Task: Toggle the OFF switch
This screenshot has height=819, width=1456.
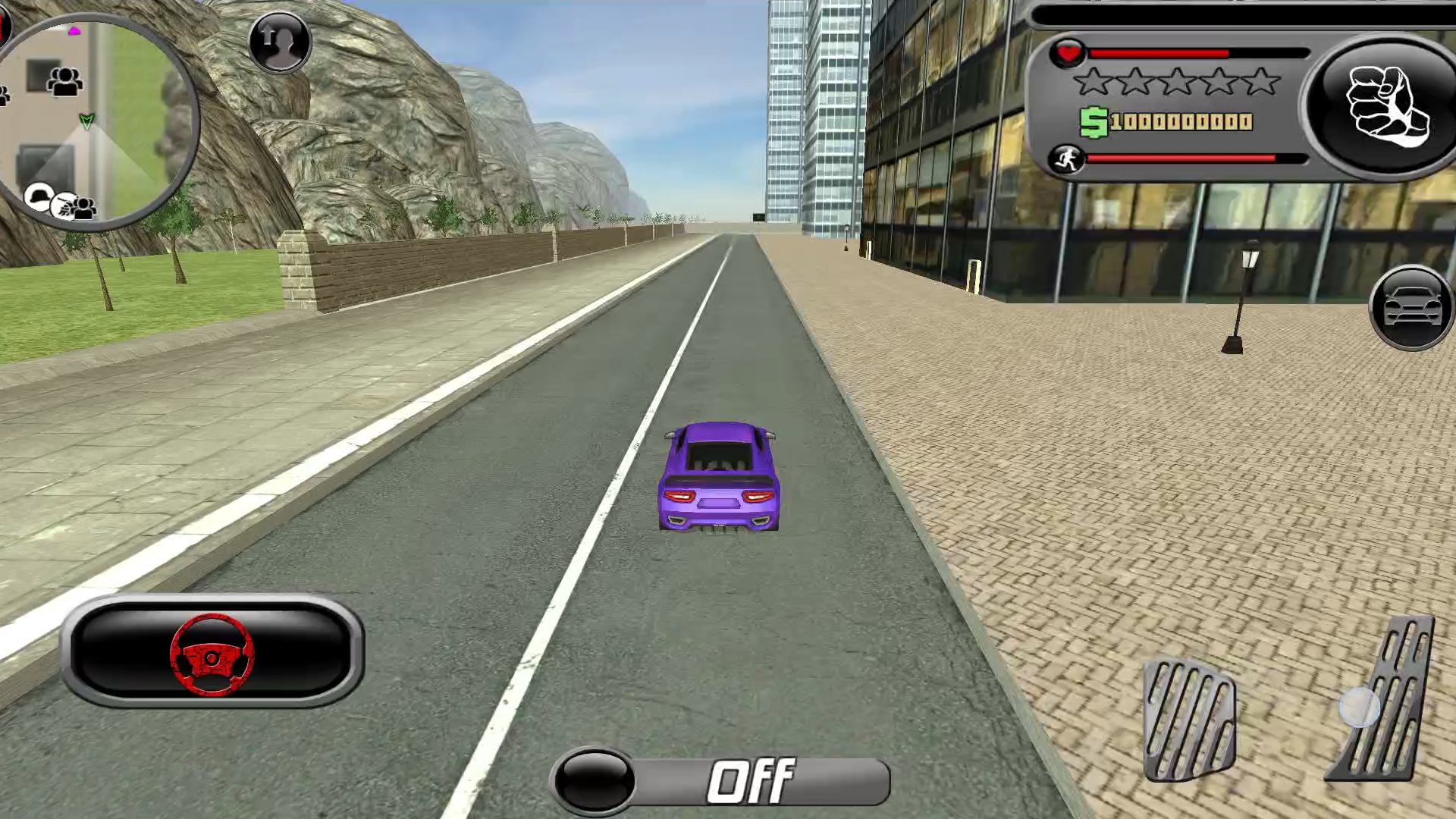Action: pyautogui.click(x=720, y=781)
